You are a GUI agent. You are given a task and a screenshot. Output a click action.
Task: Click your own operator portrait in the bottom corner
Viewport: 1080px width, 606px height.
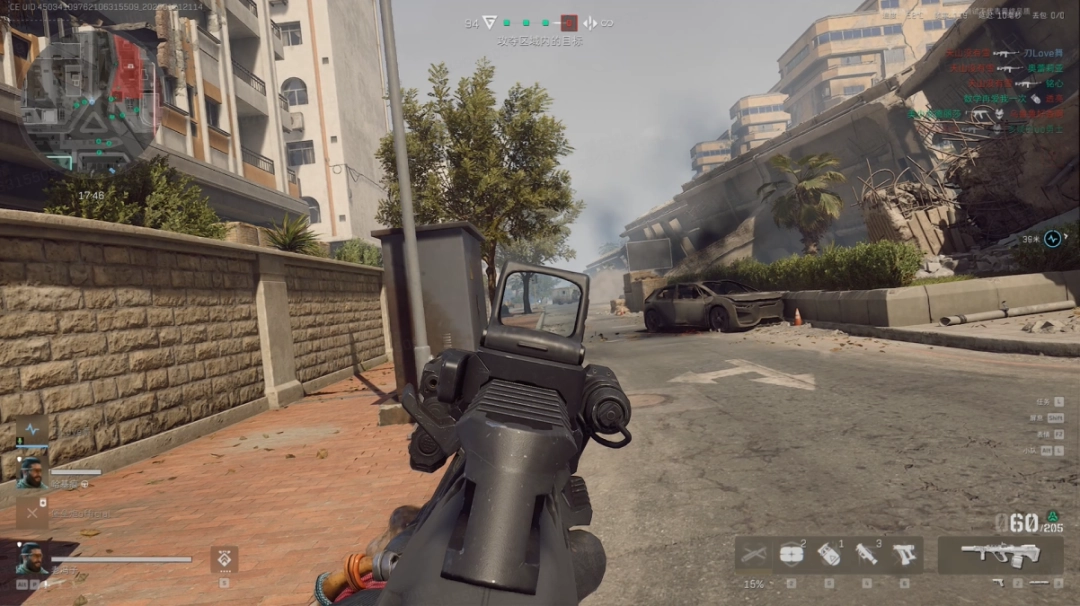[x=30, y=558]
